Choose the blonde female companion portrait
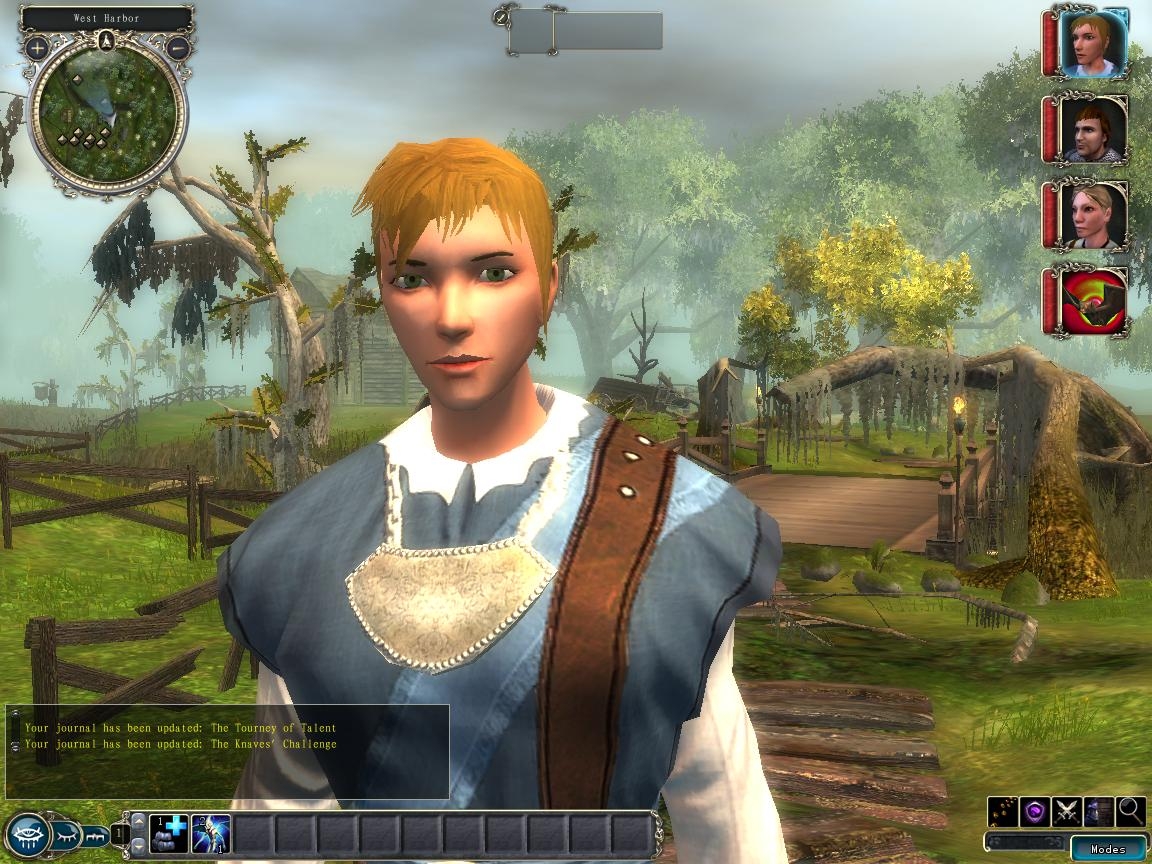The height and width of the screenshot is (864, 1152). point(1093,215)
